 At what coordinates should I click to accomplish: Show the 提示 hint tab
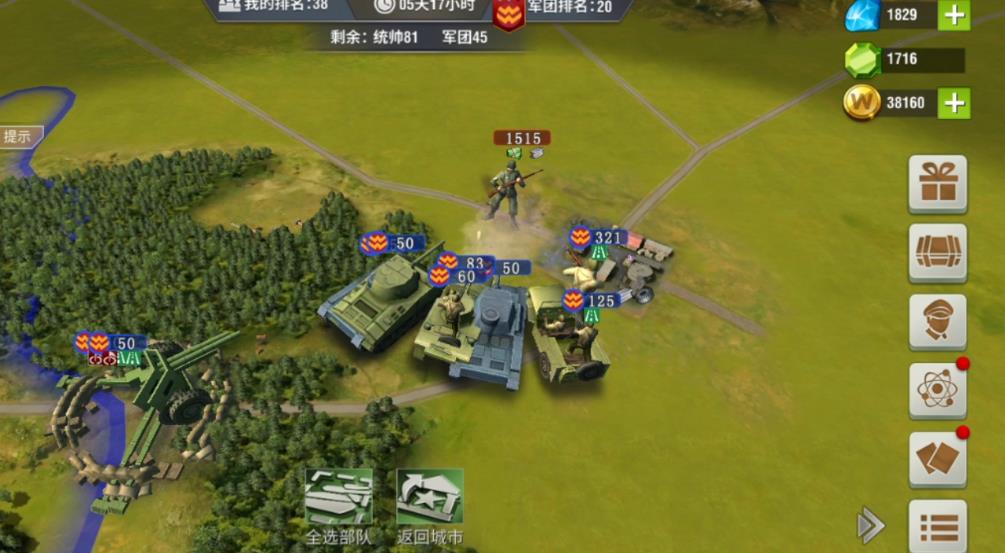tap(18, 137)
